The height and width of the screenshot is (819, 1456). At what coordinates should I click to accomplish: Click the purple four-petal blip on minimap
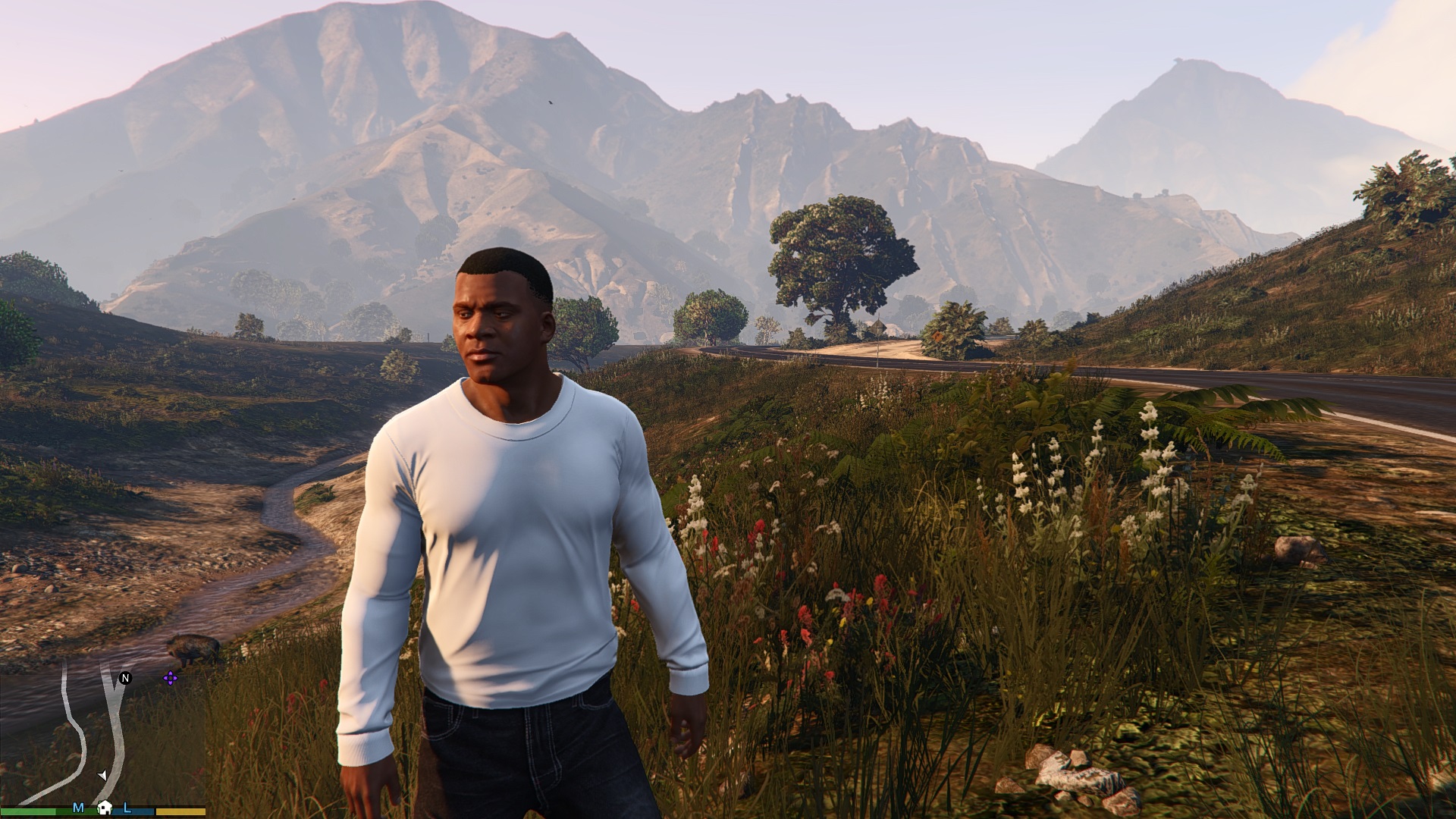pos(171,678)
